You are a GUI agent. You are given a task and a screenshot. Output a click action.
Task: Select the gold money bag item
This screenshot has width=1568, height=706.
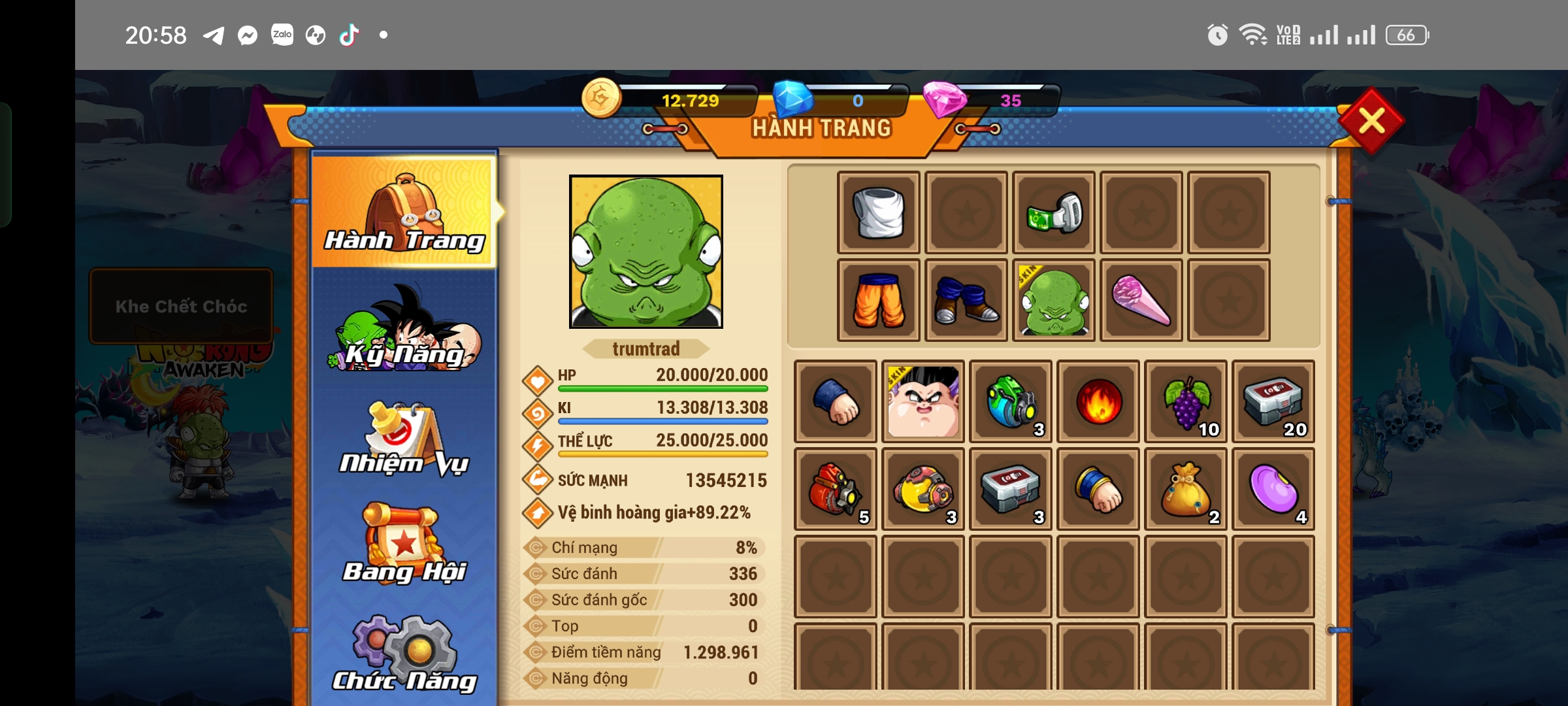pos(1186,489)
